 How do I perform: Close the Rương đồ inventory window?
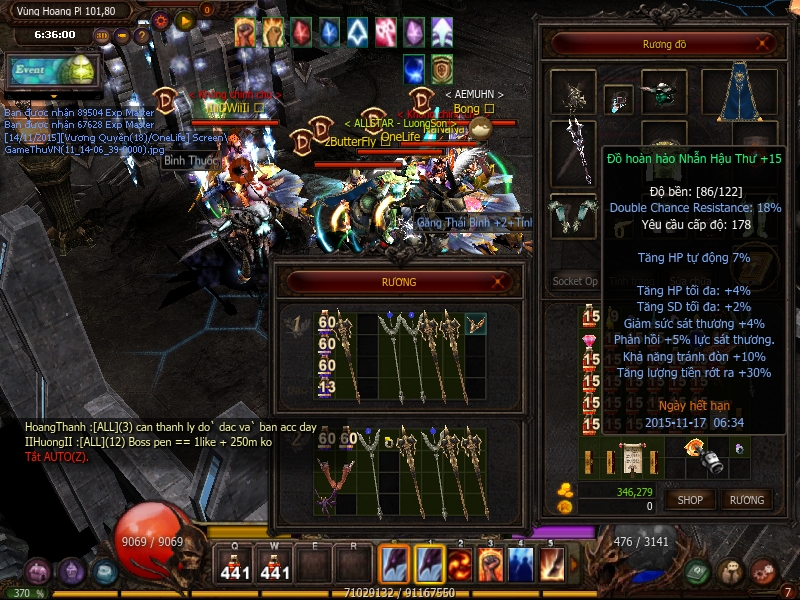click(x=765, y=43)
